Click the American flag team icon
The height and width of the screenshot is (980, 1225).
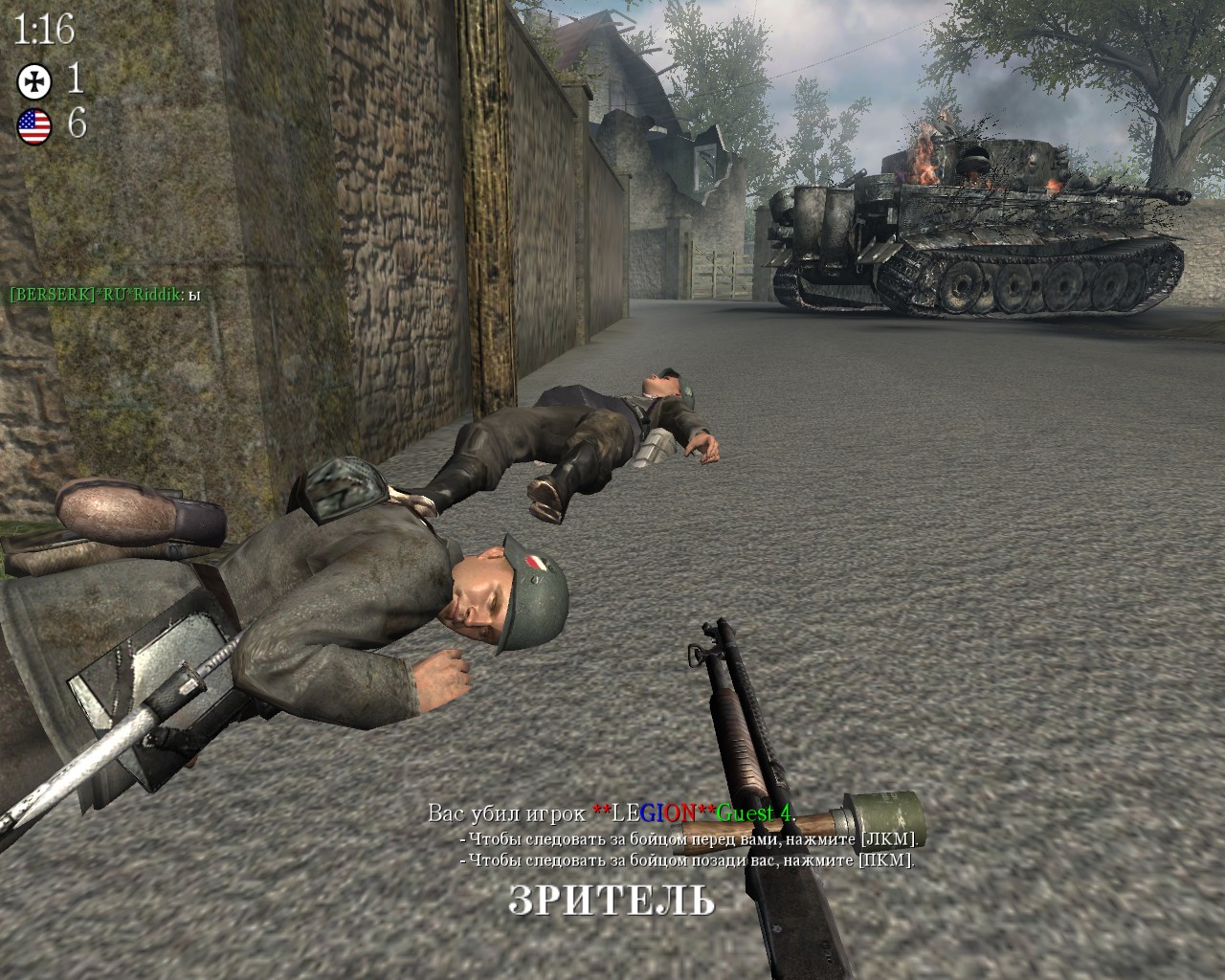click(x=33, y=125)
